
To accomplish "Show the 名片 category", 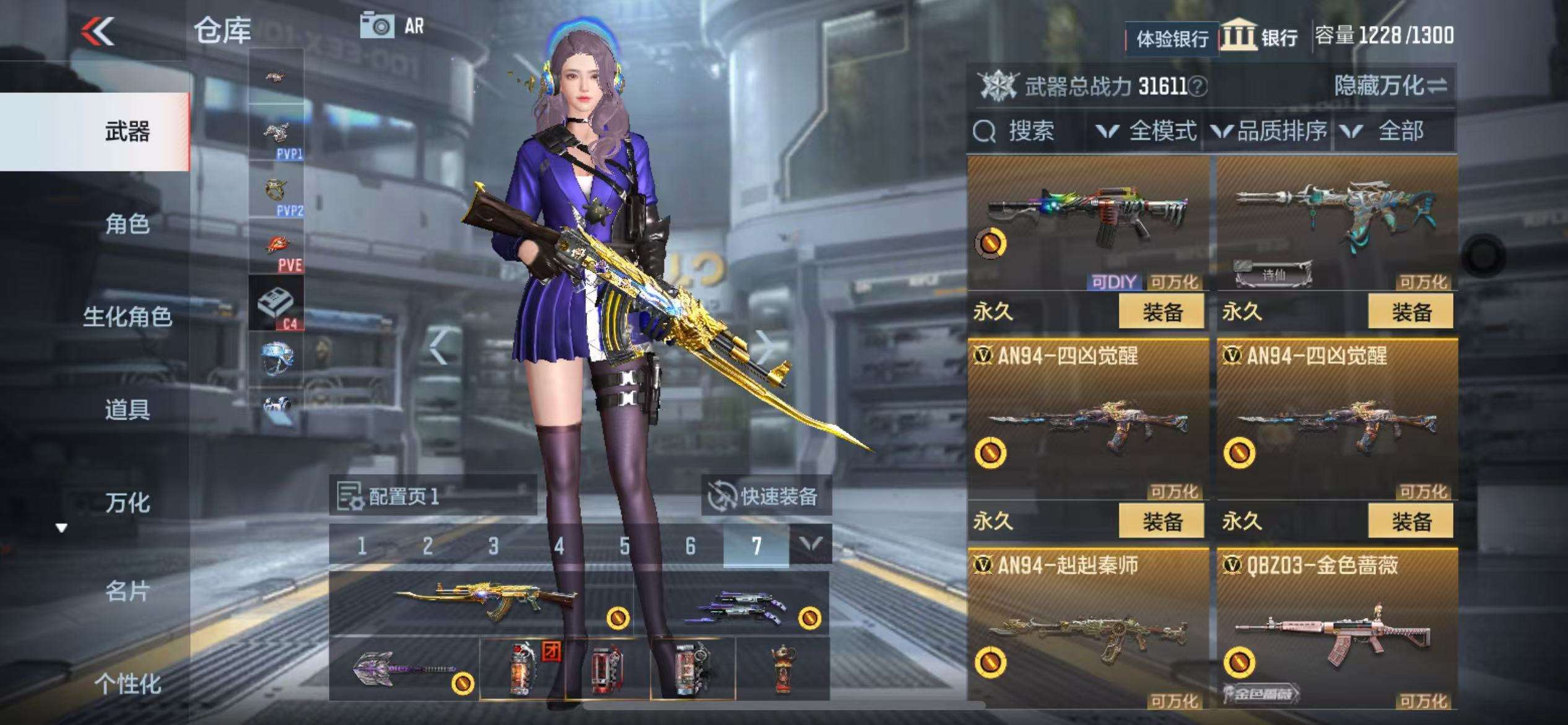I will pos(127,592).
